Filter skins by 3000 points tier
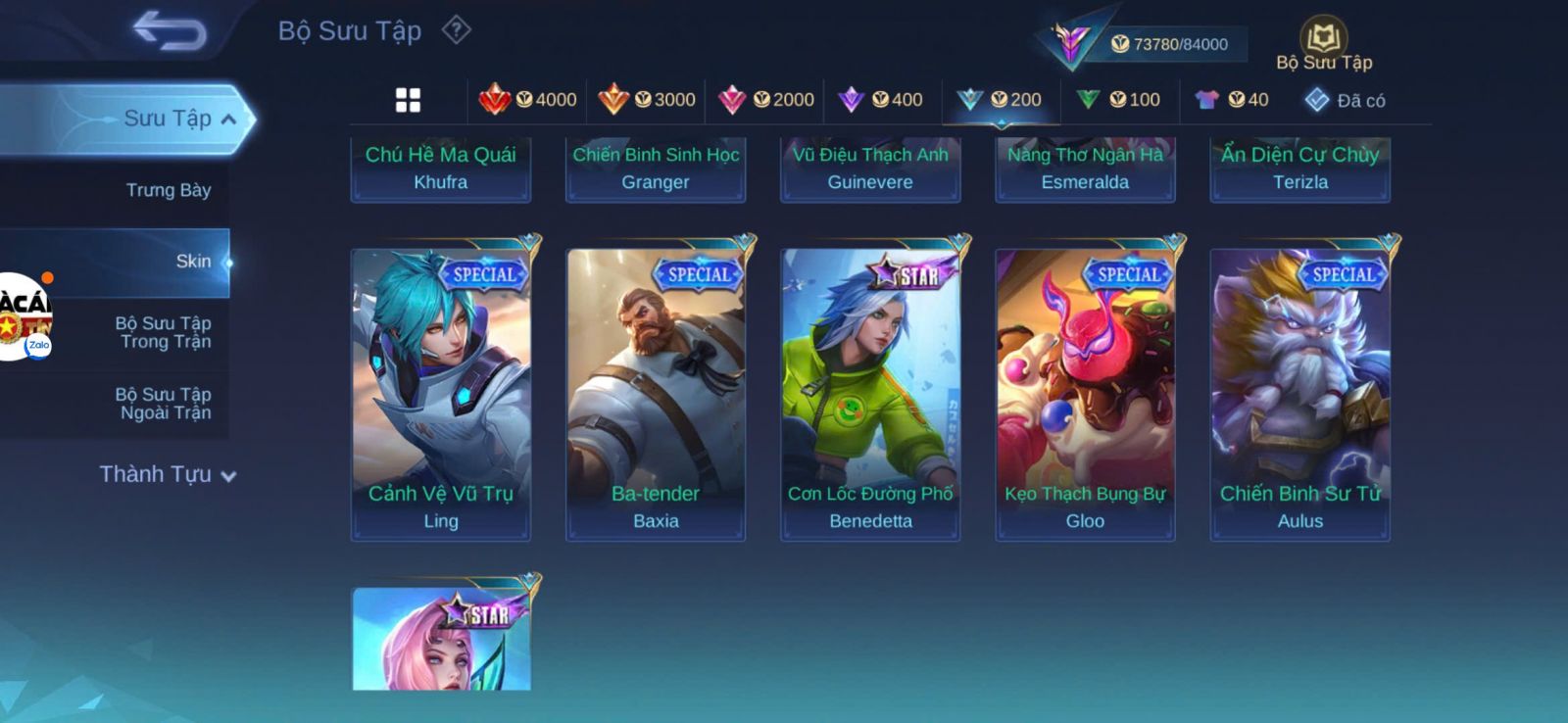The width and height of the screenshot is (1568, 723). tap(647, 100)
